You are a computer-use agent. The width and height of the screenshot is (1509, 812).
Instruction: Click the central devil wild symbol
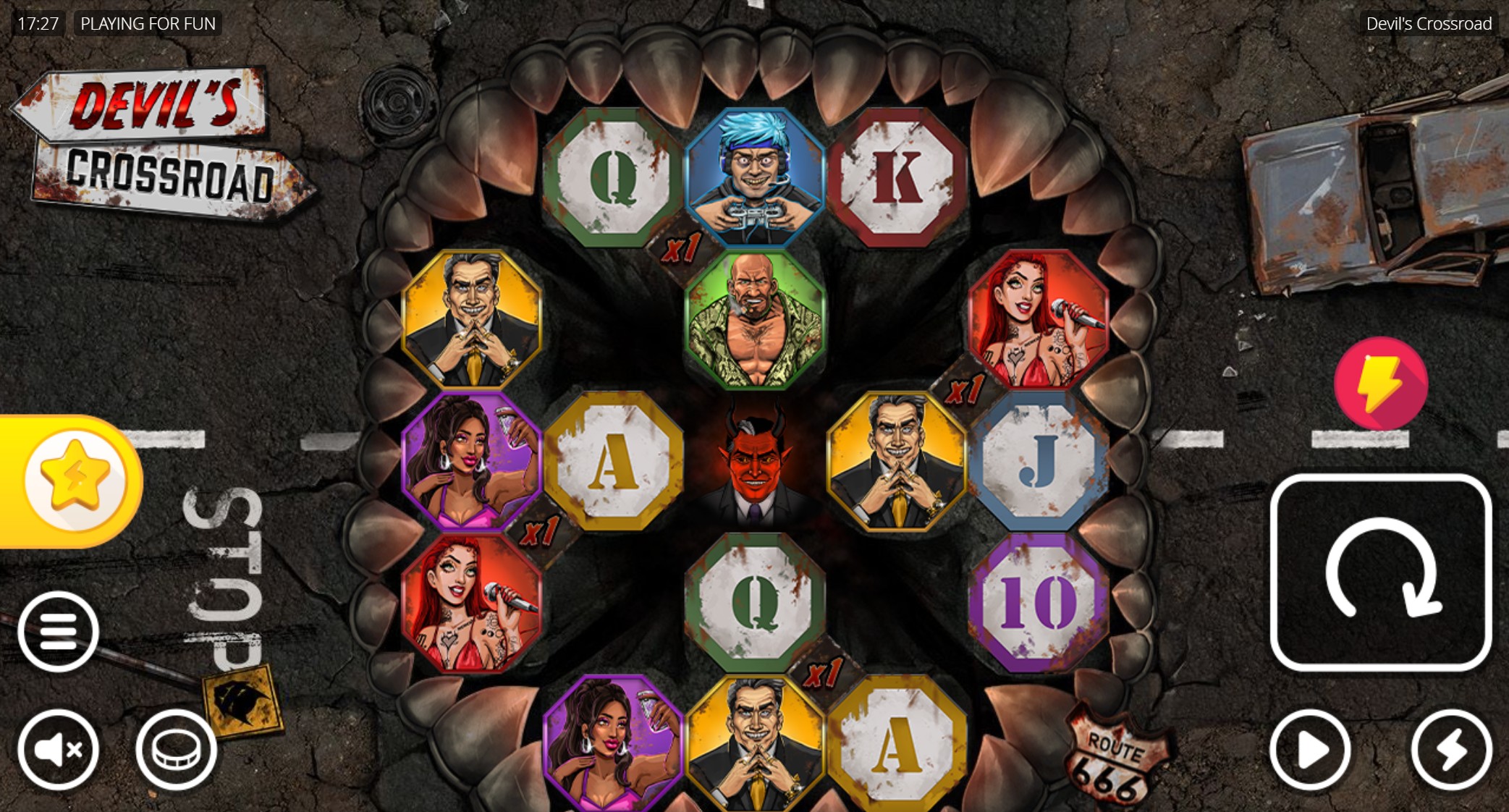tap(755, 467)
